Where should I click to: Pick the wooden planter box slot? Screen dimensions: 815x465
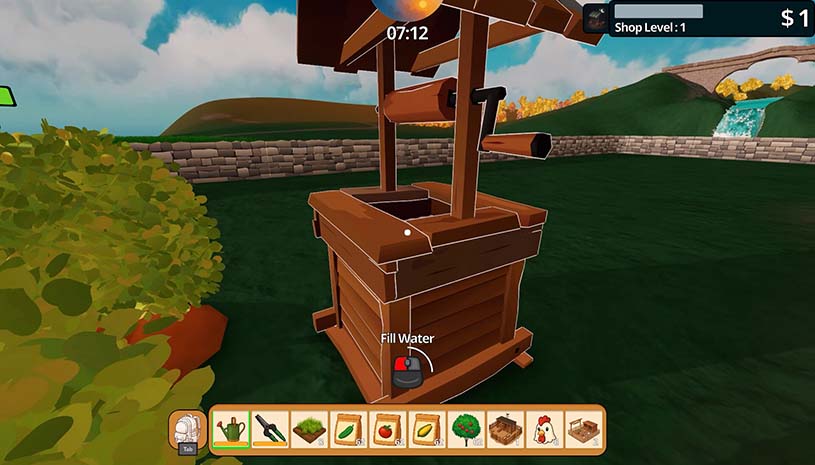click(505, 430)
